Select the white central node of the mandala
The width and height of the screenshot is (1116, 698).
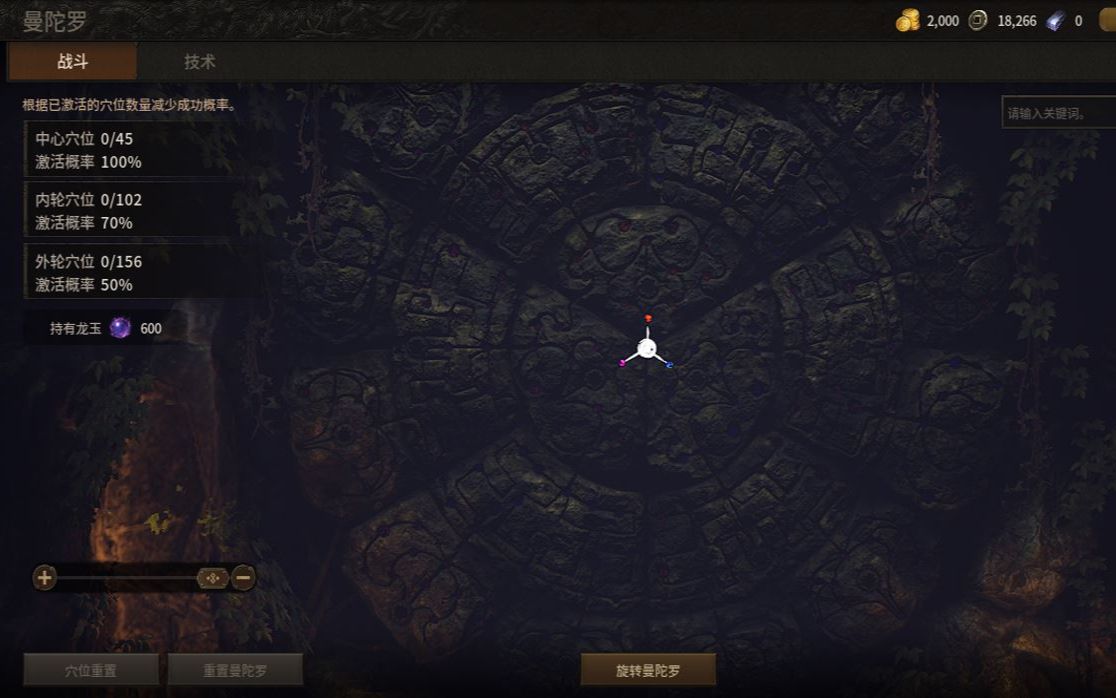[647, 349]
